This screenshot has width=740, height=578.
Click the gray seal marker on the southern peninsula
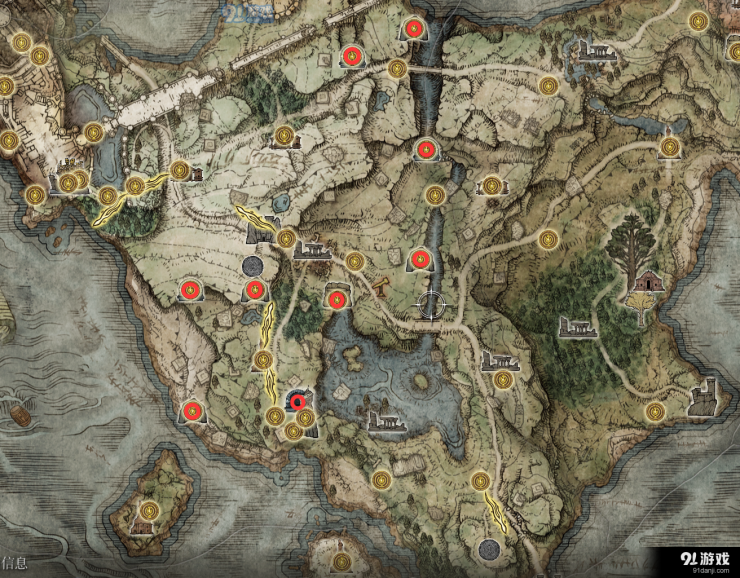click(489, 549)
